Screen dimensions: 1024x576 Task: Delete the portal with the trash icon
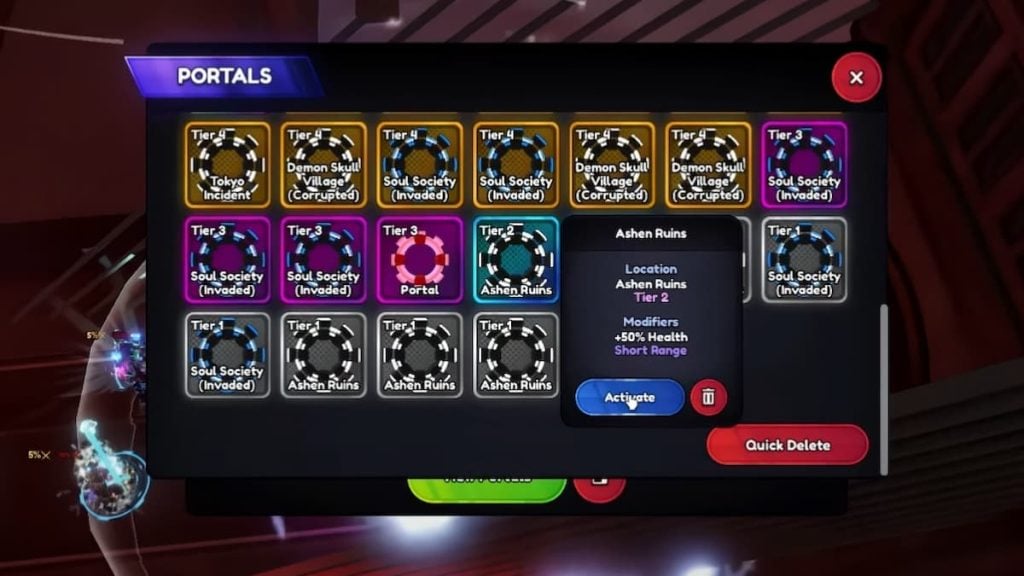pyautogui.click(x=708, y=397)
